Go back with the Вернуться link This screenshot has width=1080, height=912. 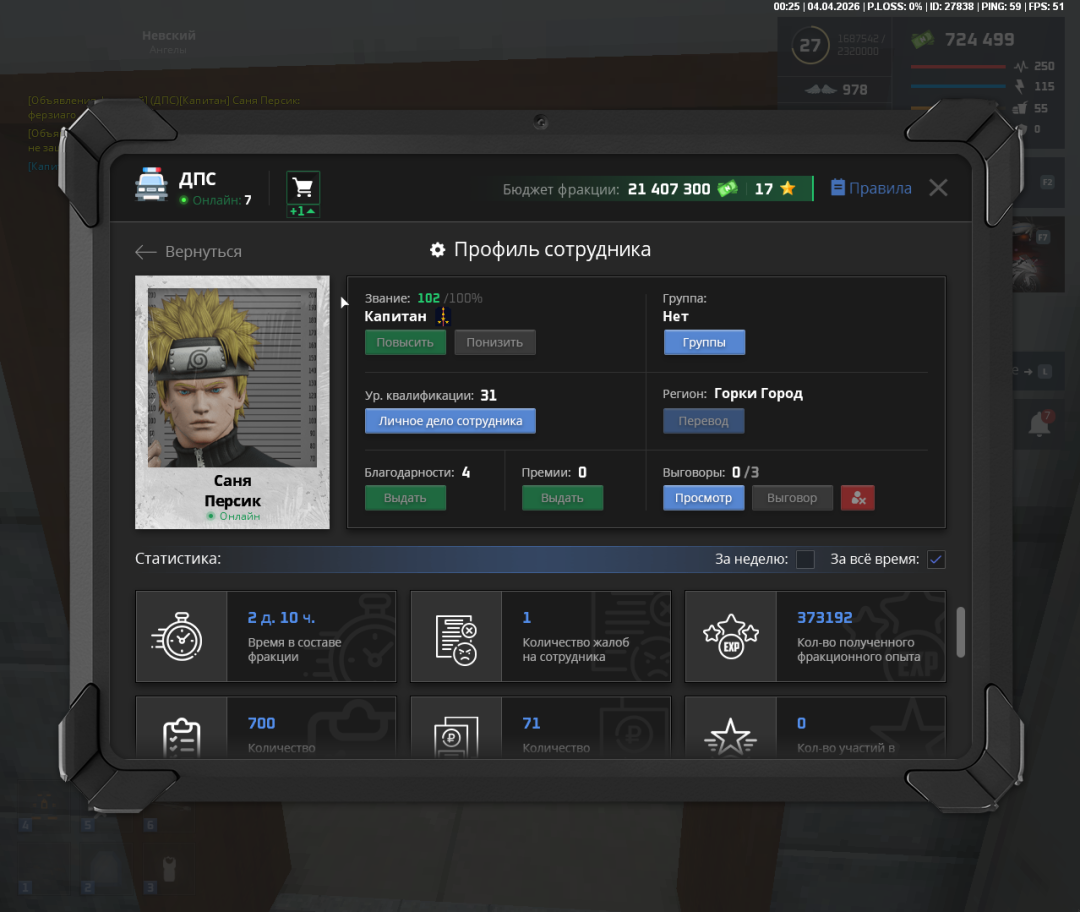[189, 252]
